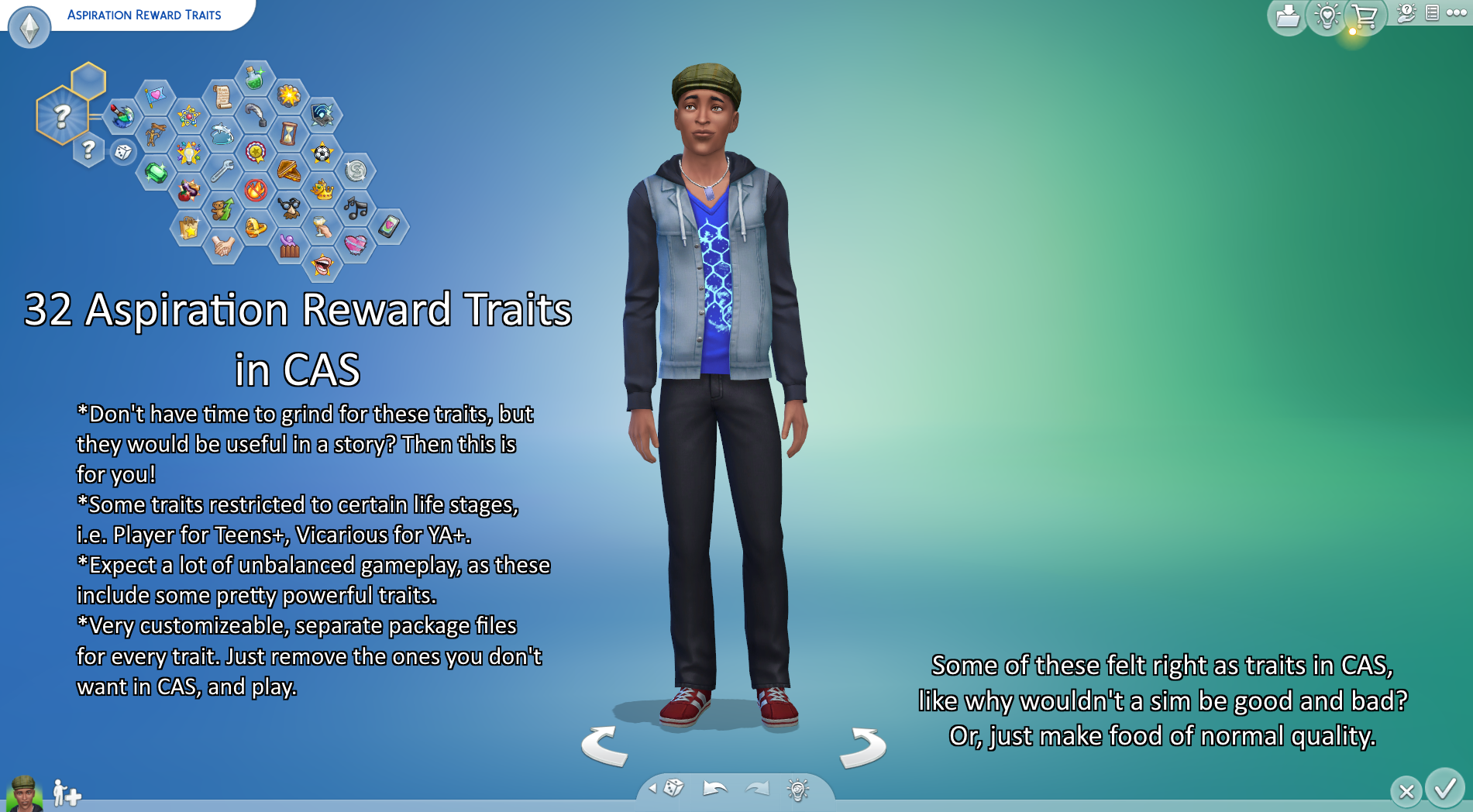The height and width of the screenshot is (812, 1473).
Task: Cancel with the X button
Action: point(1406,791)
